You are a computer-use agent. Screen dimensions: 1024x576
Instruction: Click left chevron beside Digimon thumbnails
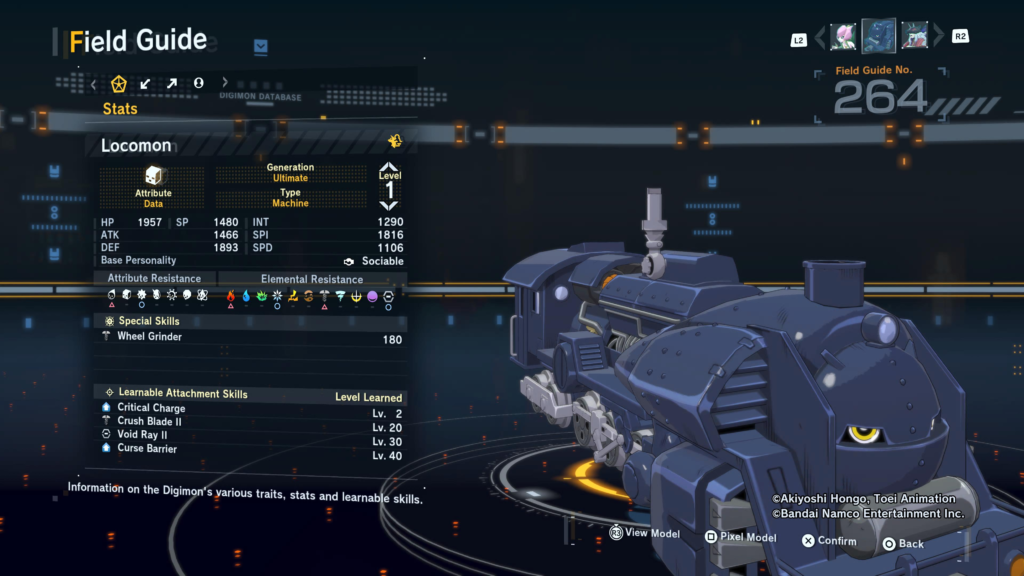820,38
